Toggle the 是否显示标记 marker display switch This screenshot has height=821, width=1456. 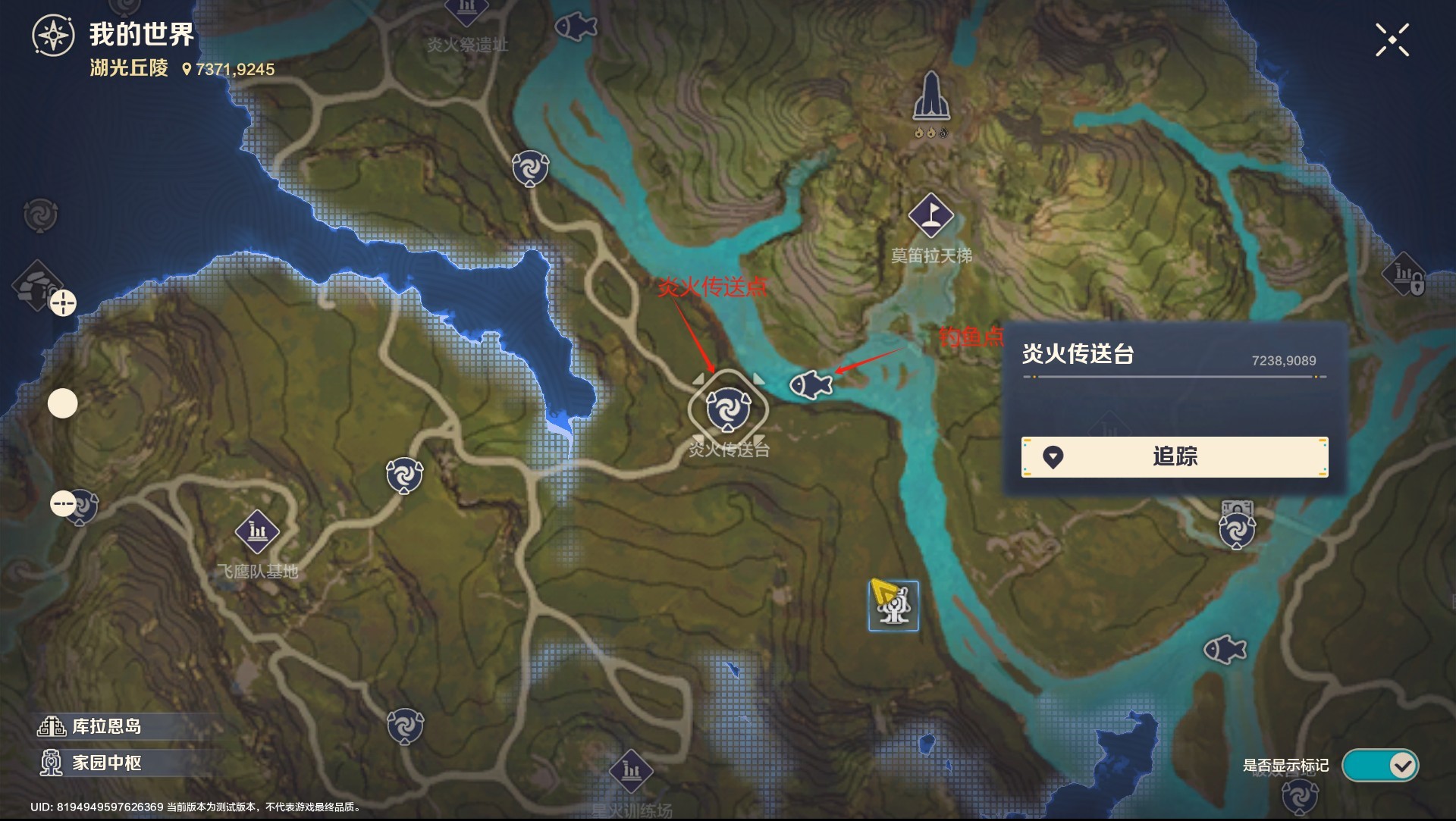tap(1379, 766)
